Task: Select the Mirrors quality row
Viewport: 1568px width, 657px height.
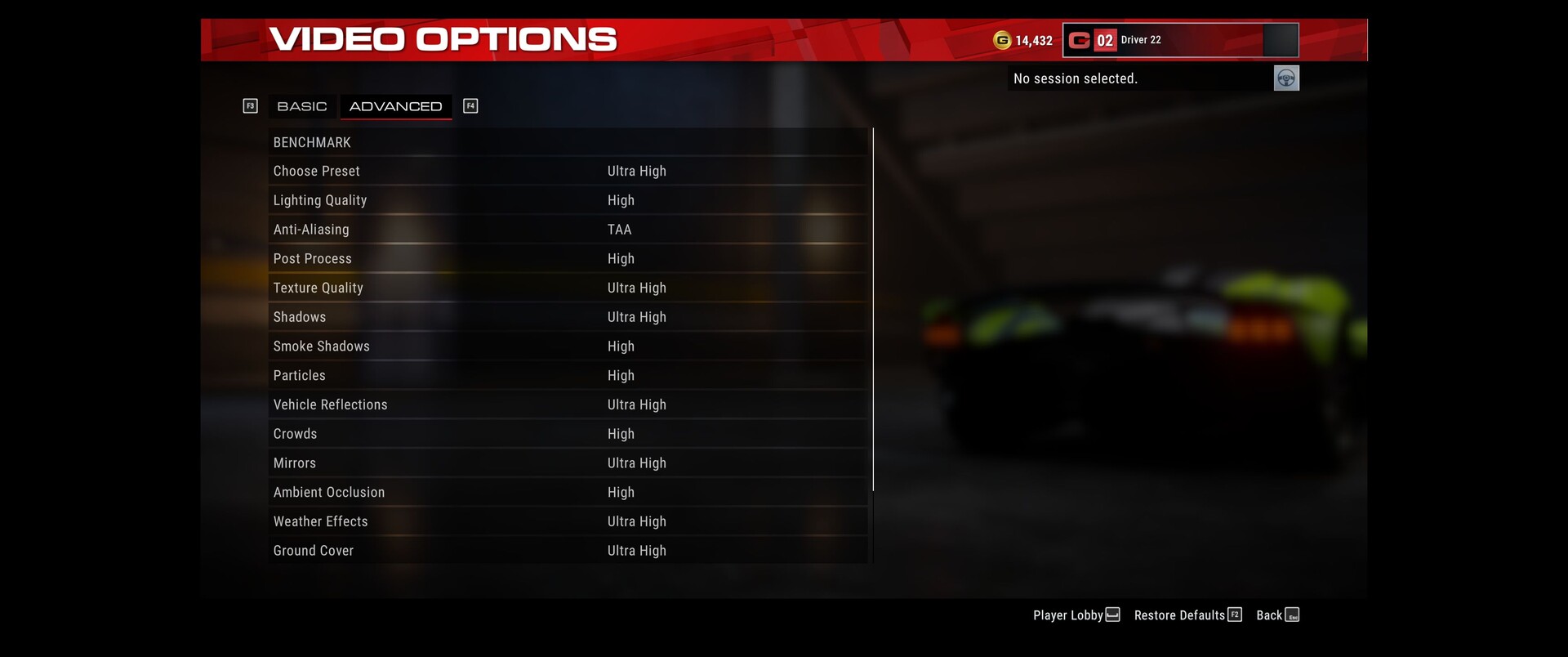Action: (x=567, y=463)
